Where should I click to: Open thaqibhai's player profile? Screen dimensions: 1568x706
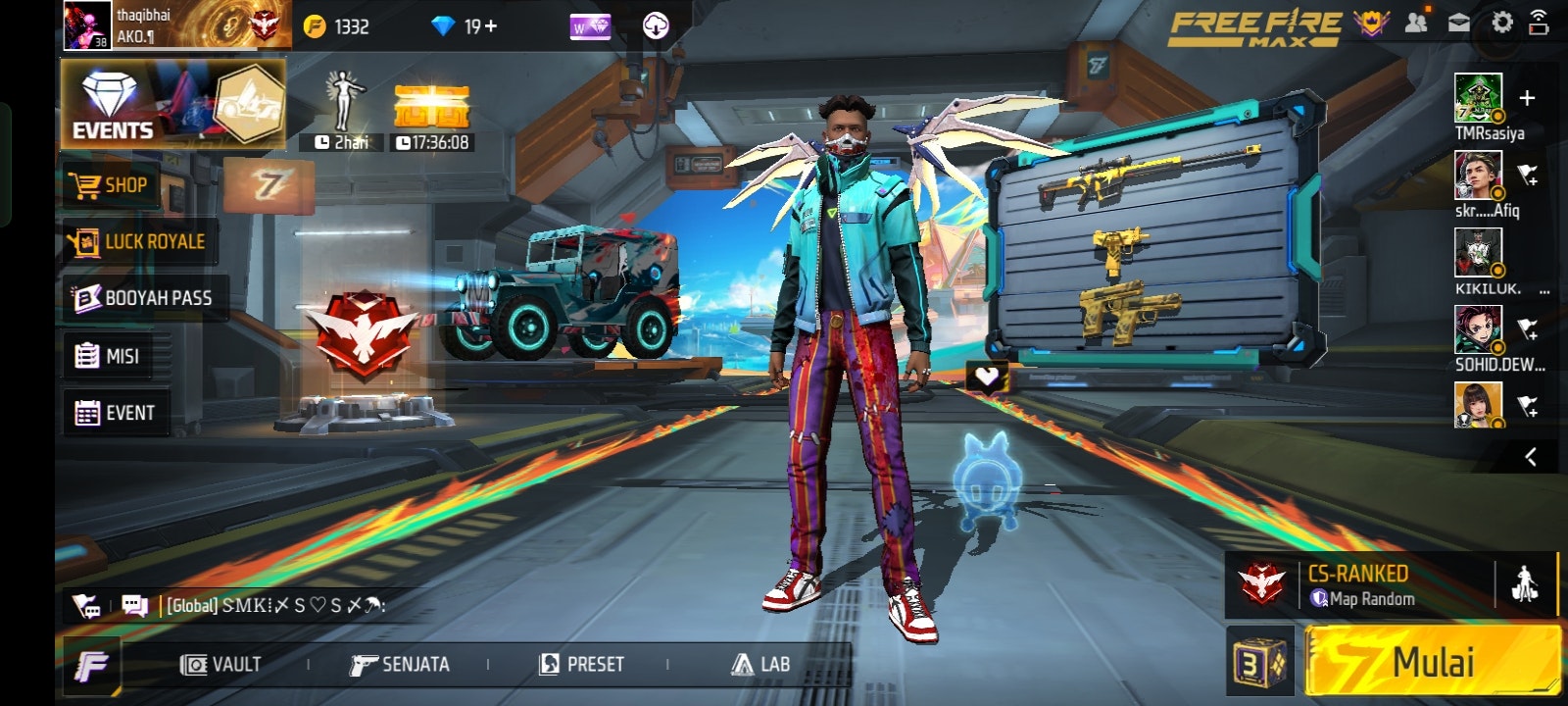point(88,25)
